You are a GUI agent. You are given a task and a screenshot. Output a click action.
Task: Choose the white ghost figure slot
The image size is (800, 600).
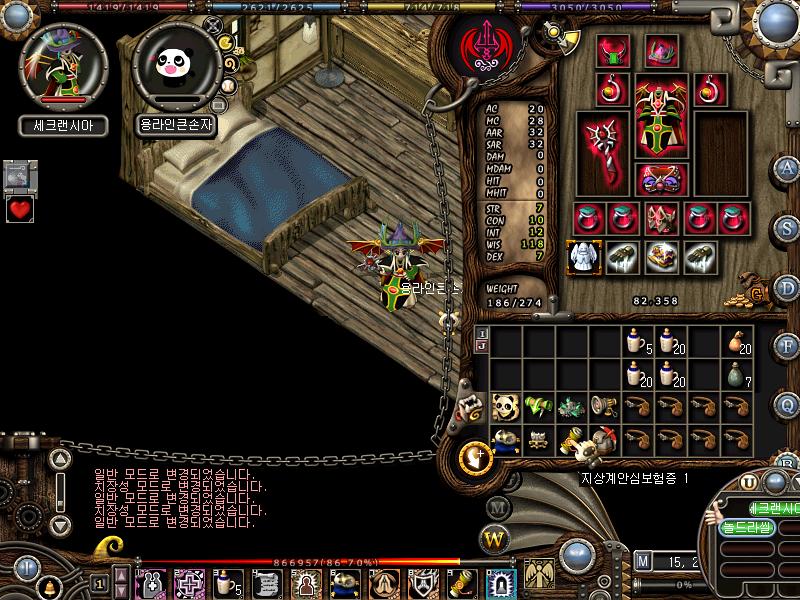click(583, 256)
